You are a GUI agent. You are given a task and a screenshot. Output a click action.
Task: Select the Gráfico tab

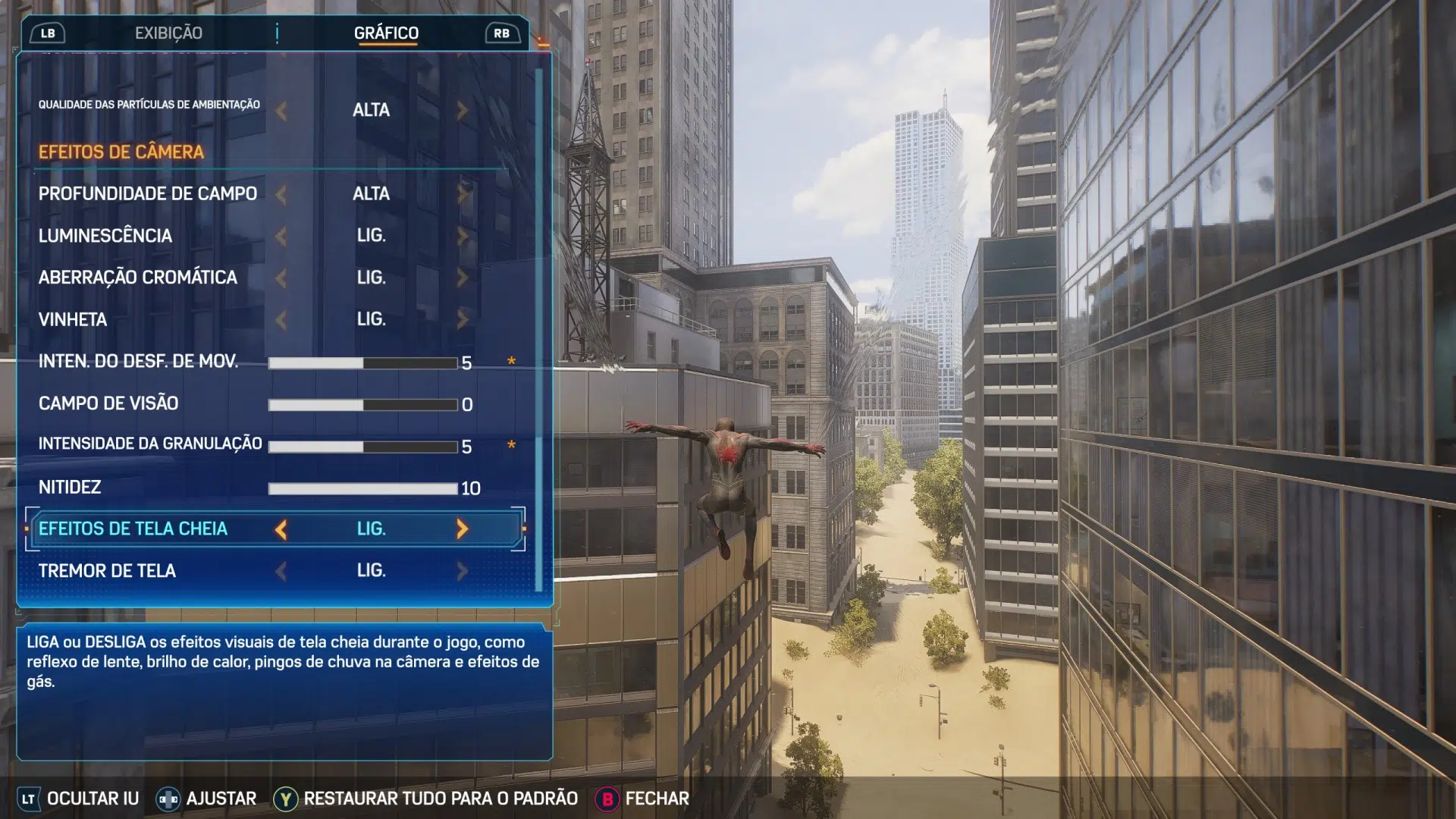386,33
